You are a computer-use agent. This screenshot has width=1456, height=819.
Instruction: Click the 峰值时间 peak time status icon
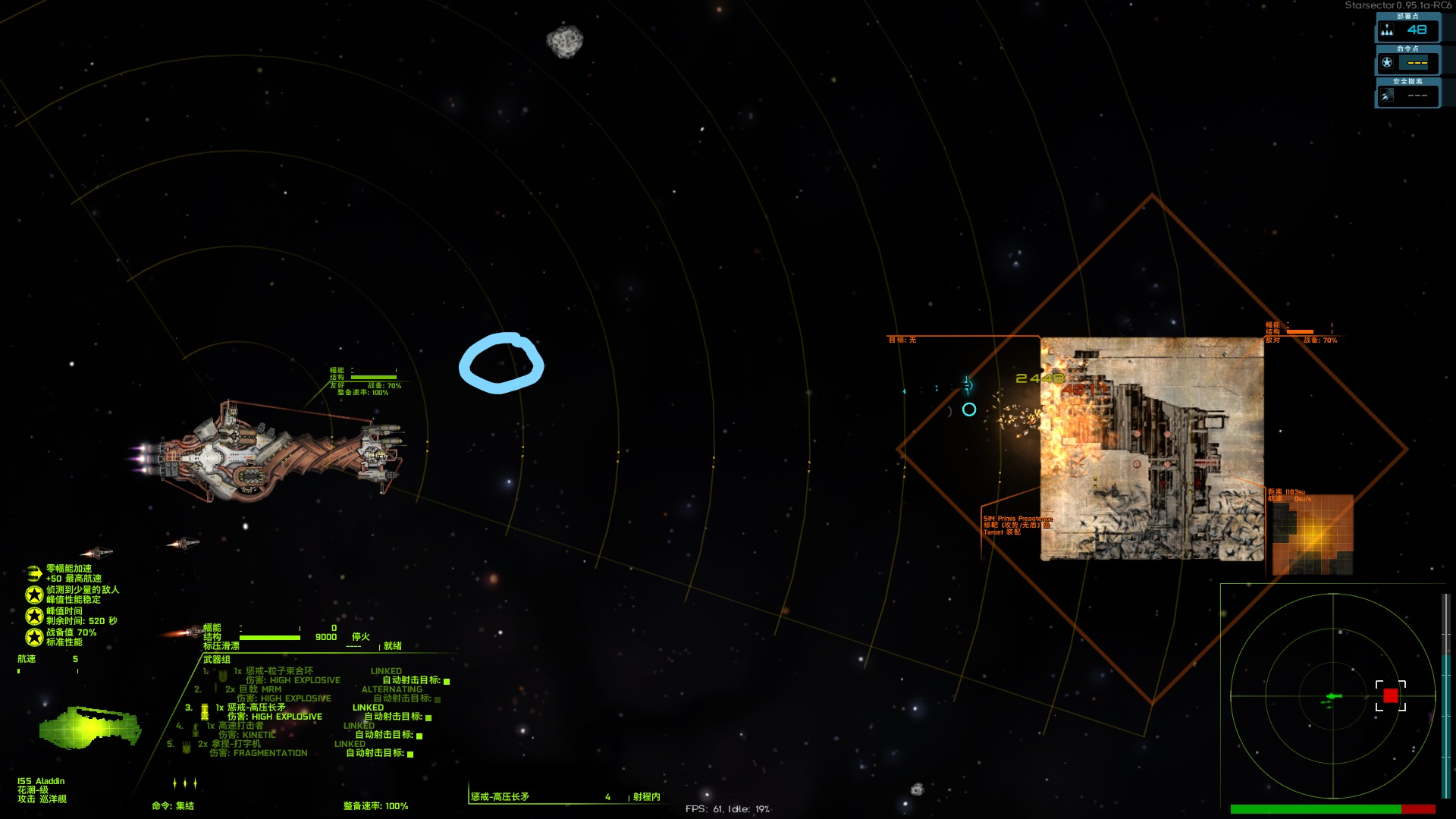tap(34, 616)
